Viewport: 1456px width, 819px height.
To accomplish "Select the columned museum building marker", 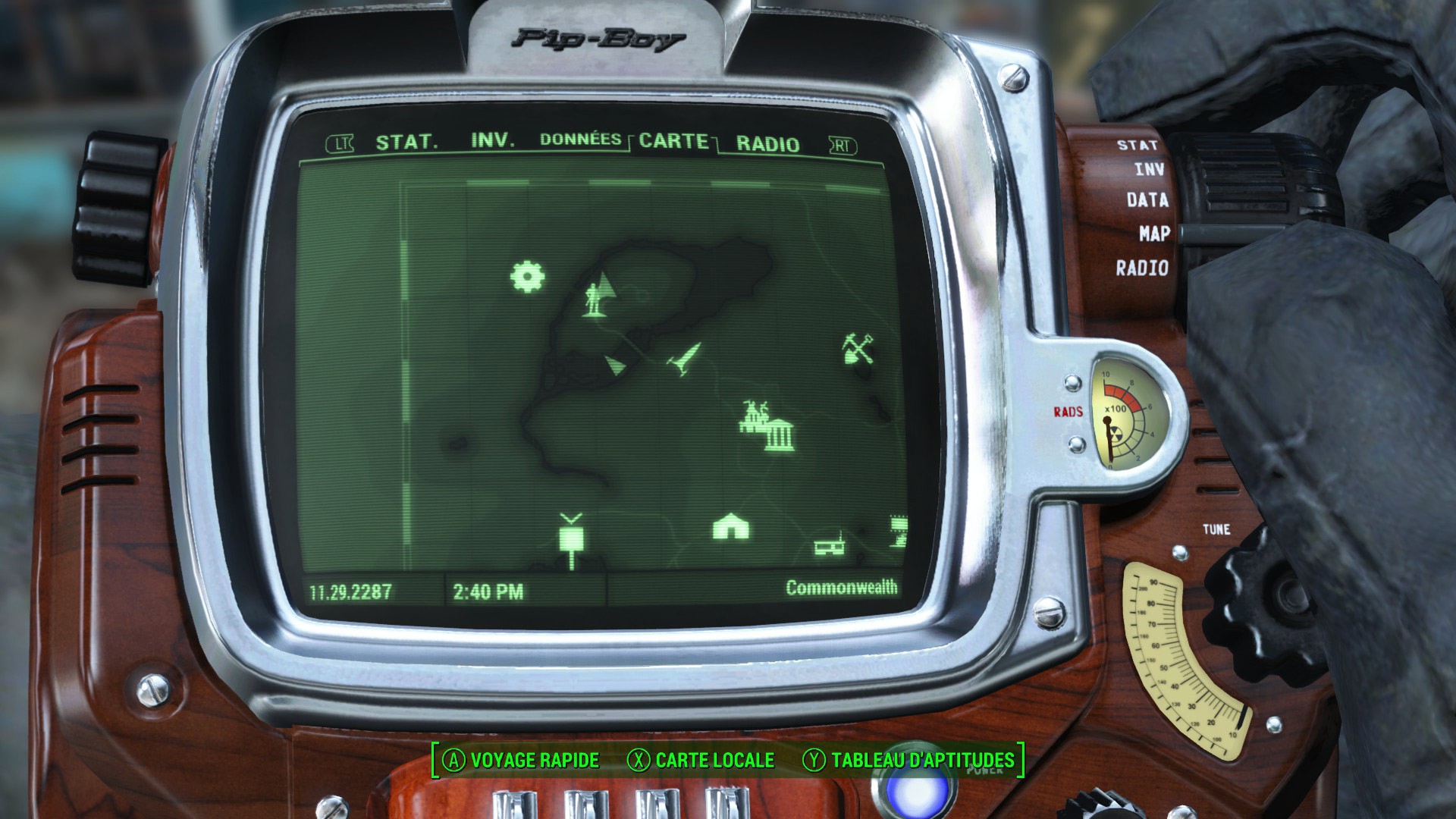I will pos(779,435).
